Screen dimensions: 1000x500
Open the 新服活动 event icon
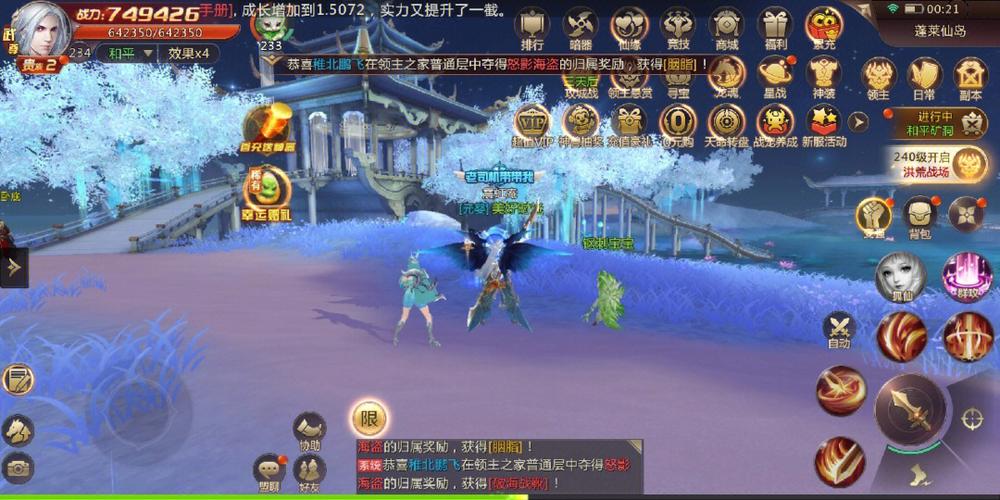(823, 124)
